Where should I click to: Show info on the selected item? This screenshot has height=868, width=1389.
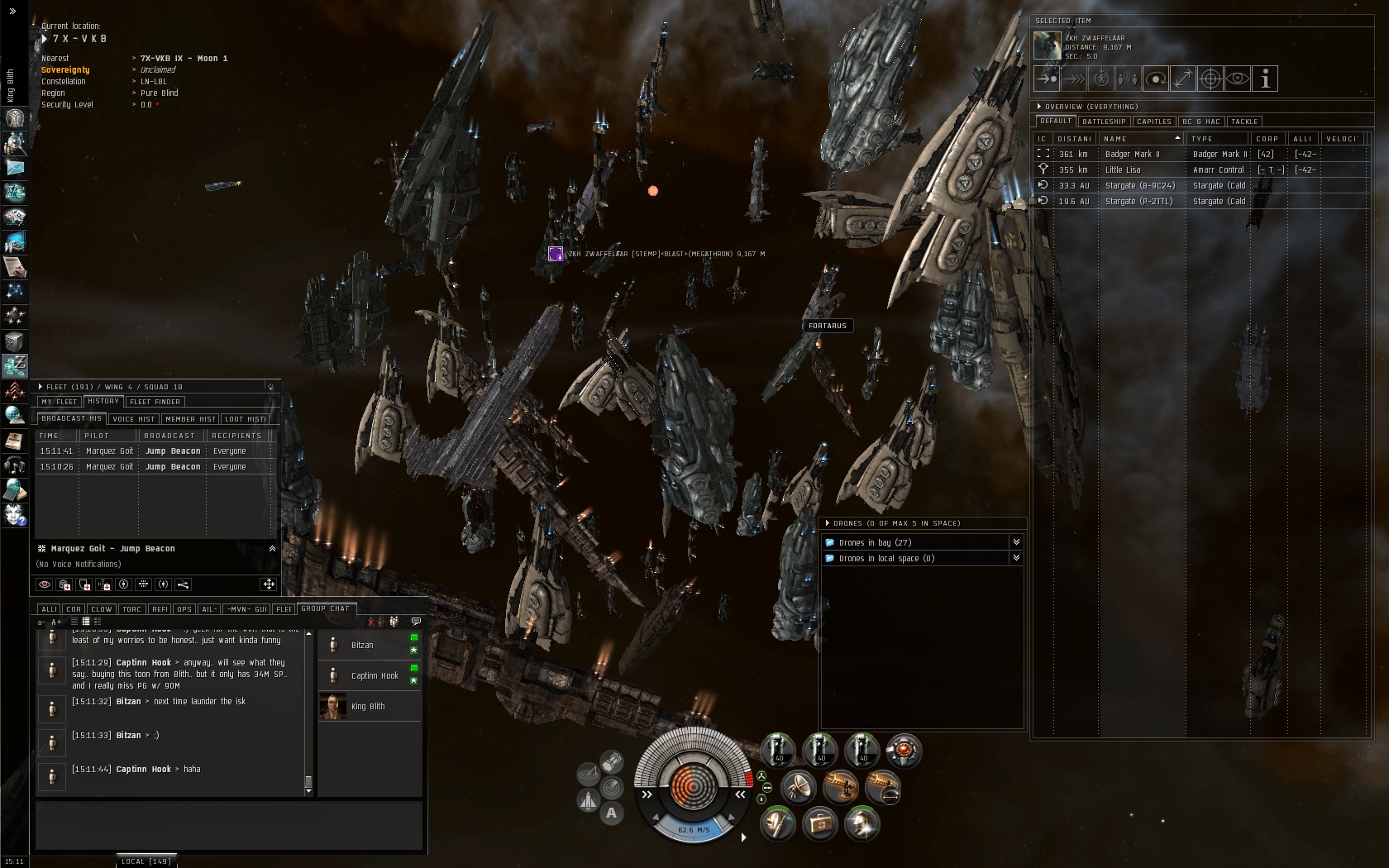pyautogui.click(x=1265, y=79)
